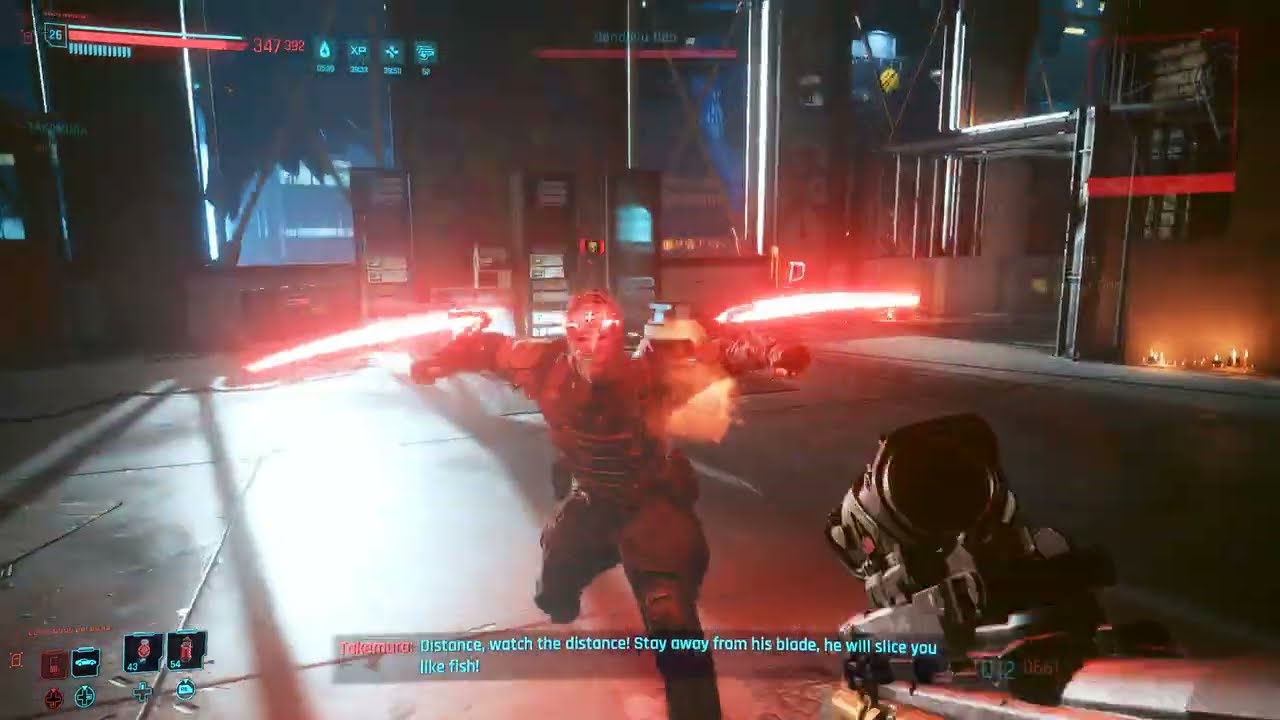The height and width of the screenshot is (720, 1280).
Task: Click the XP buff icon
Action: pos(361,49)
